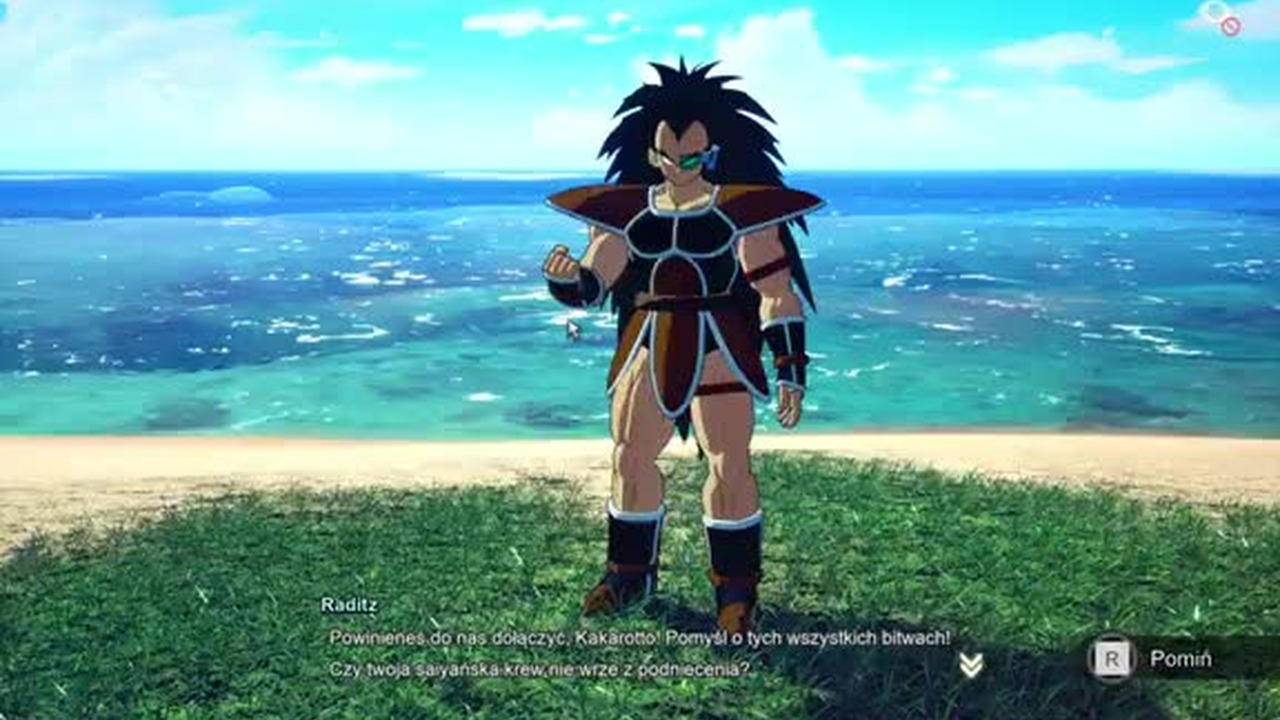
Task: Skip the cutscene with the Pomiń label
Action: [1179, 659]
